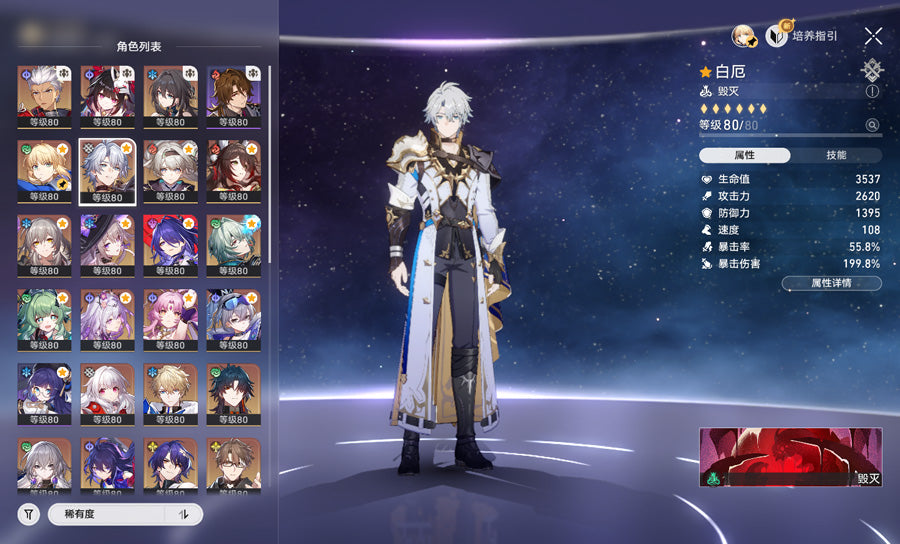Select the highlighted silver-haired 白厄 portrait

[x=108, y=172]
